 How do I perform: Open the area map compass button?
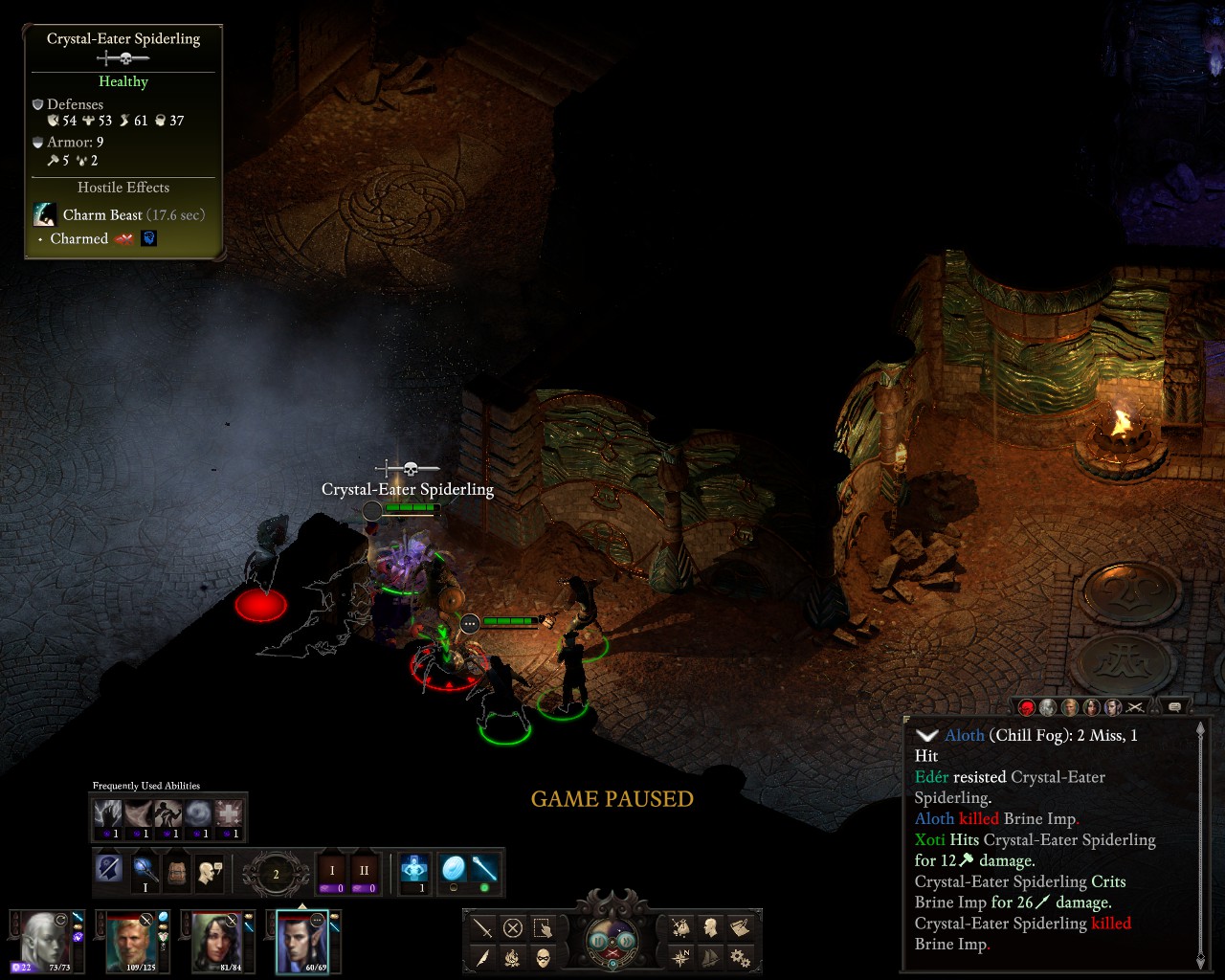[x=681, y=957]
